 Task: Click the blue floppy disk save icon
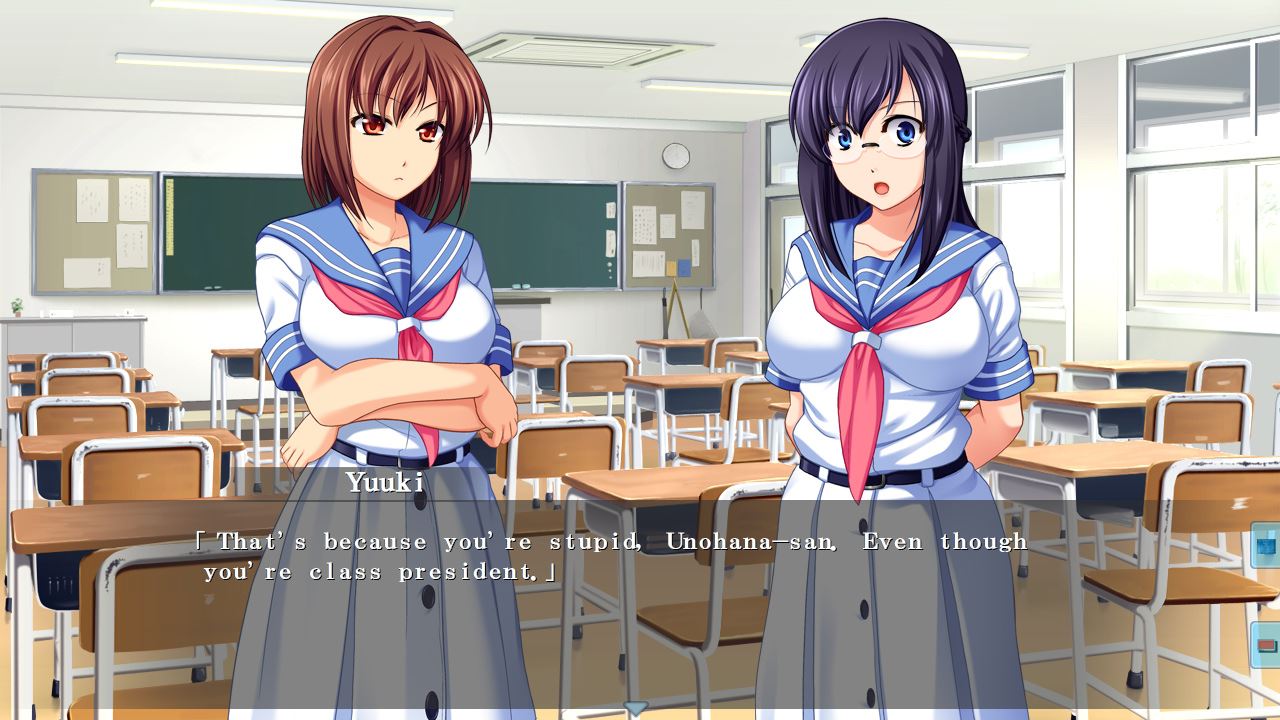[x=1266, y=546]
